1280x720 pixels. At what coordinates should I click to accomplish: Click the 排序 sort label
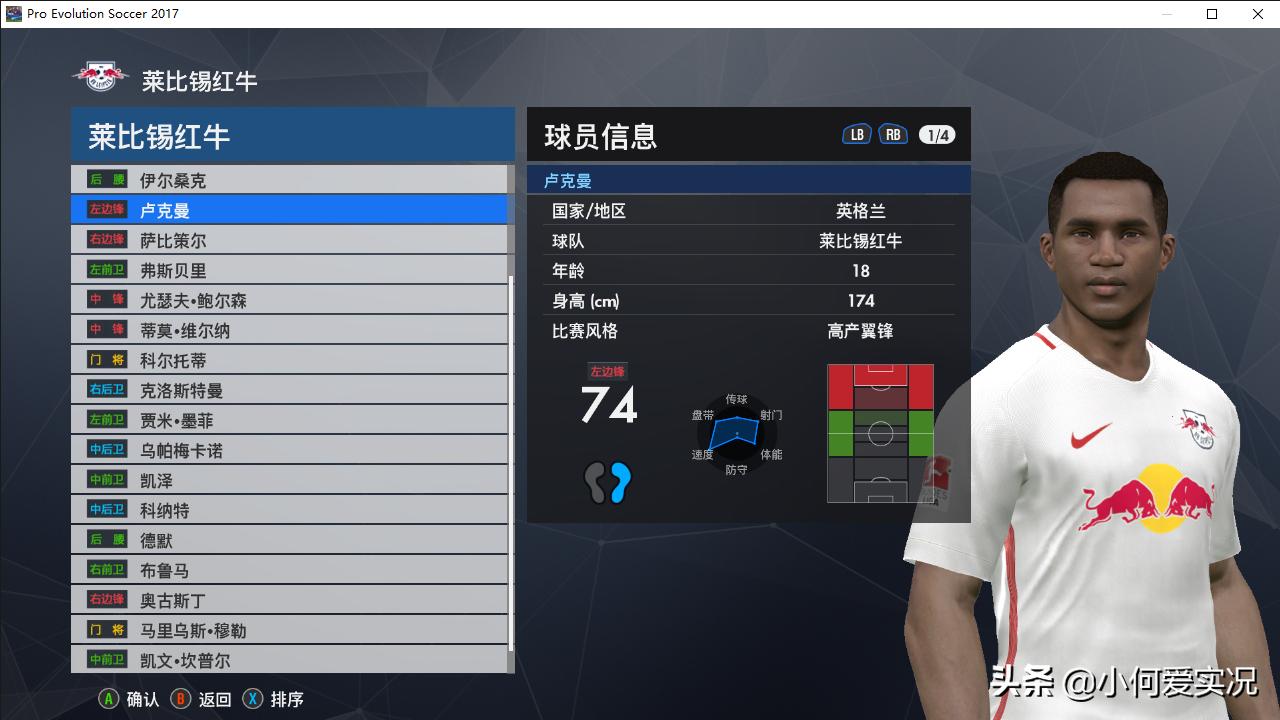point(285,699)
